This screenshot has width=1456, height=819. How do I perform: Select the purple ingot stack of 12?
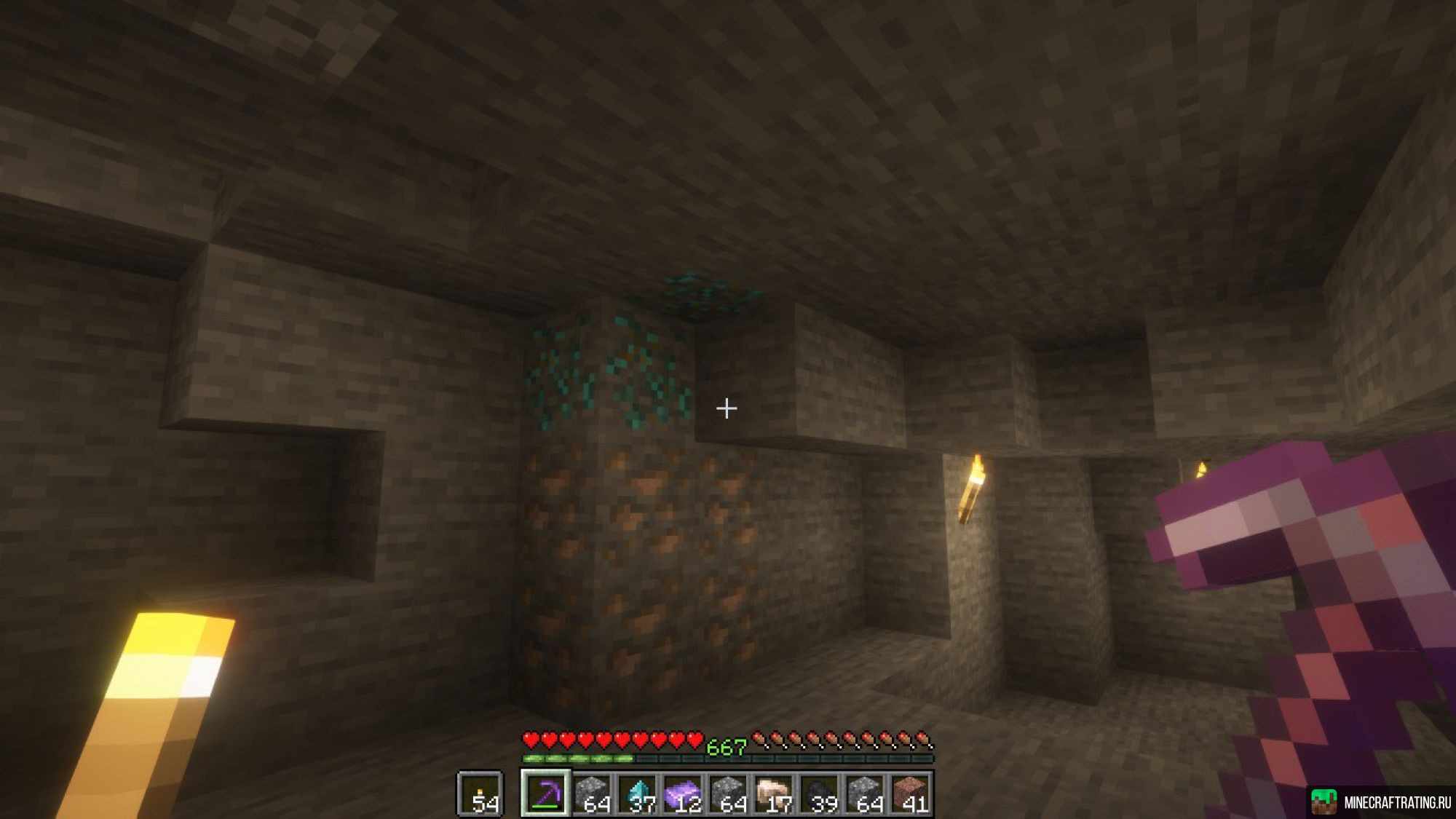tap(683, 794)
